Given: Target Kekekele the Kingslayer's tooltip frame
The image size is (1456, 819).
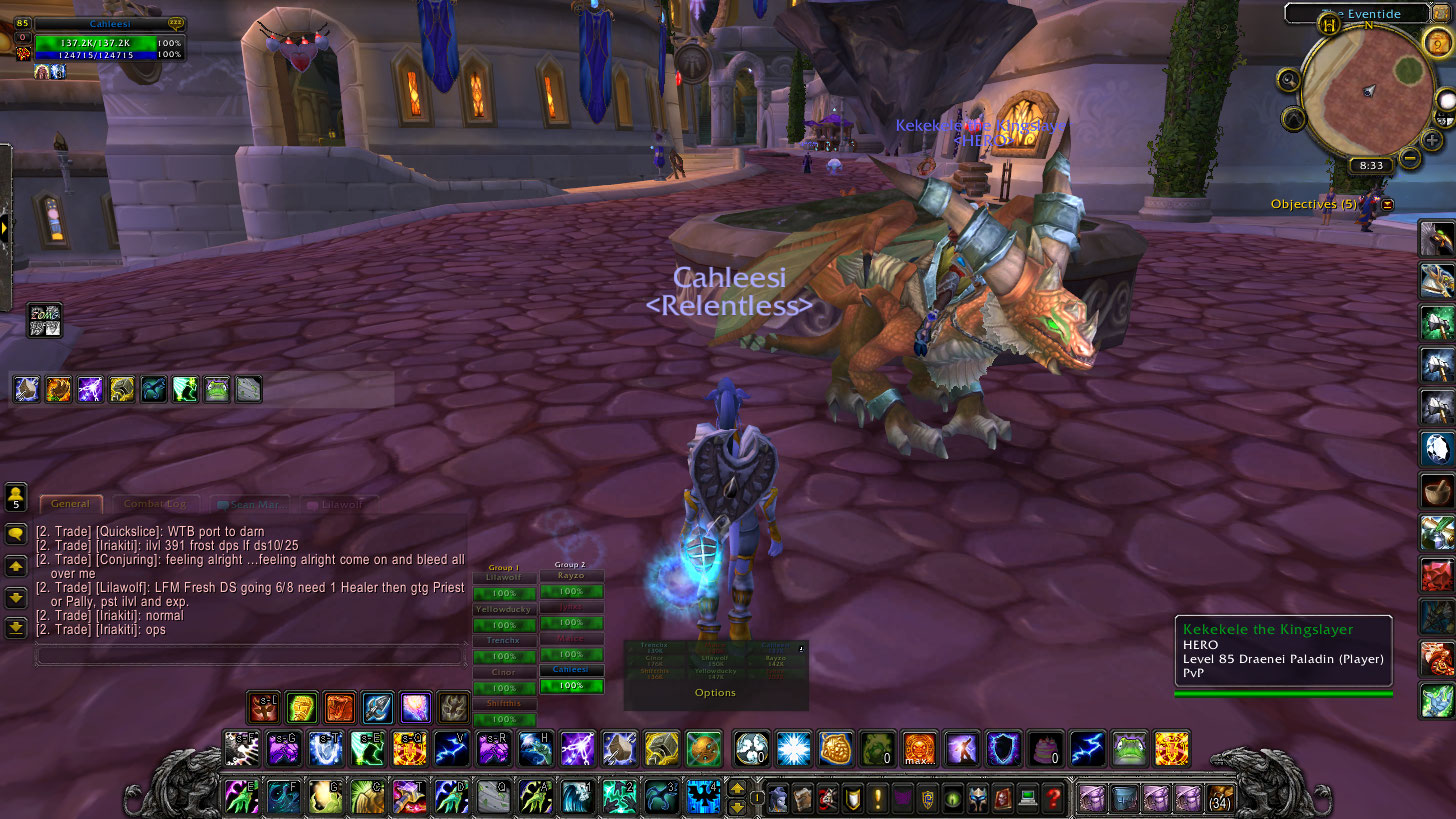Looking at the screenshot, I should point(1283,652).
